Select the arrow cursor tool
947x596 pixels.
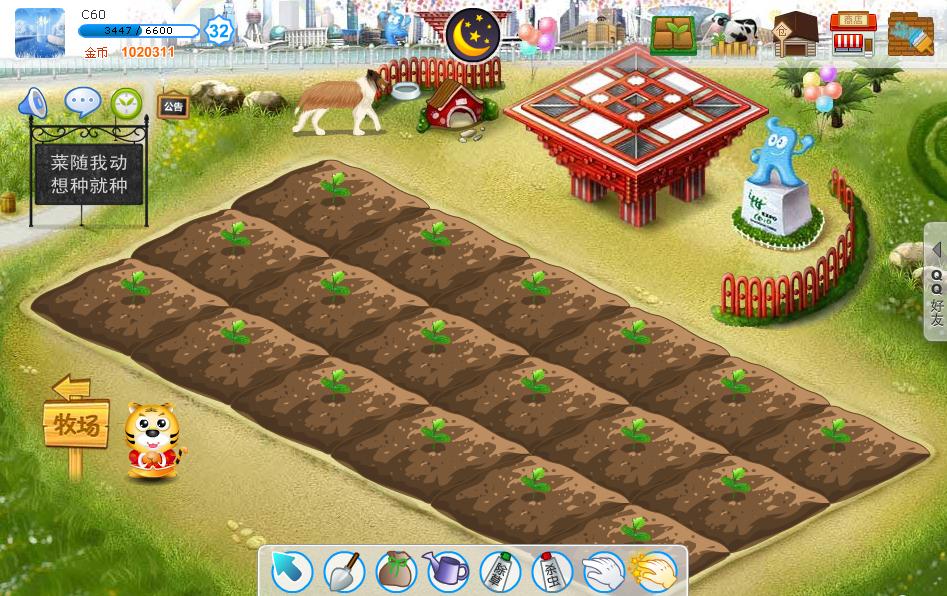coord(292,571)
